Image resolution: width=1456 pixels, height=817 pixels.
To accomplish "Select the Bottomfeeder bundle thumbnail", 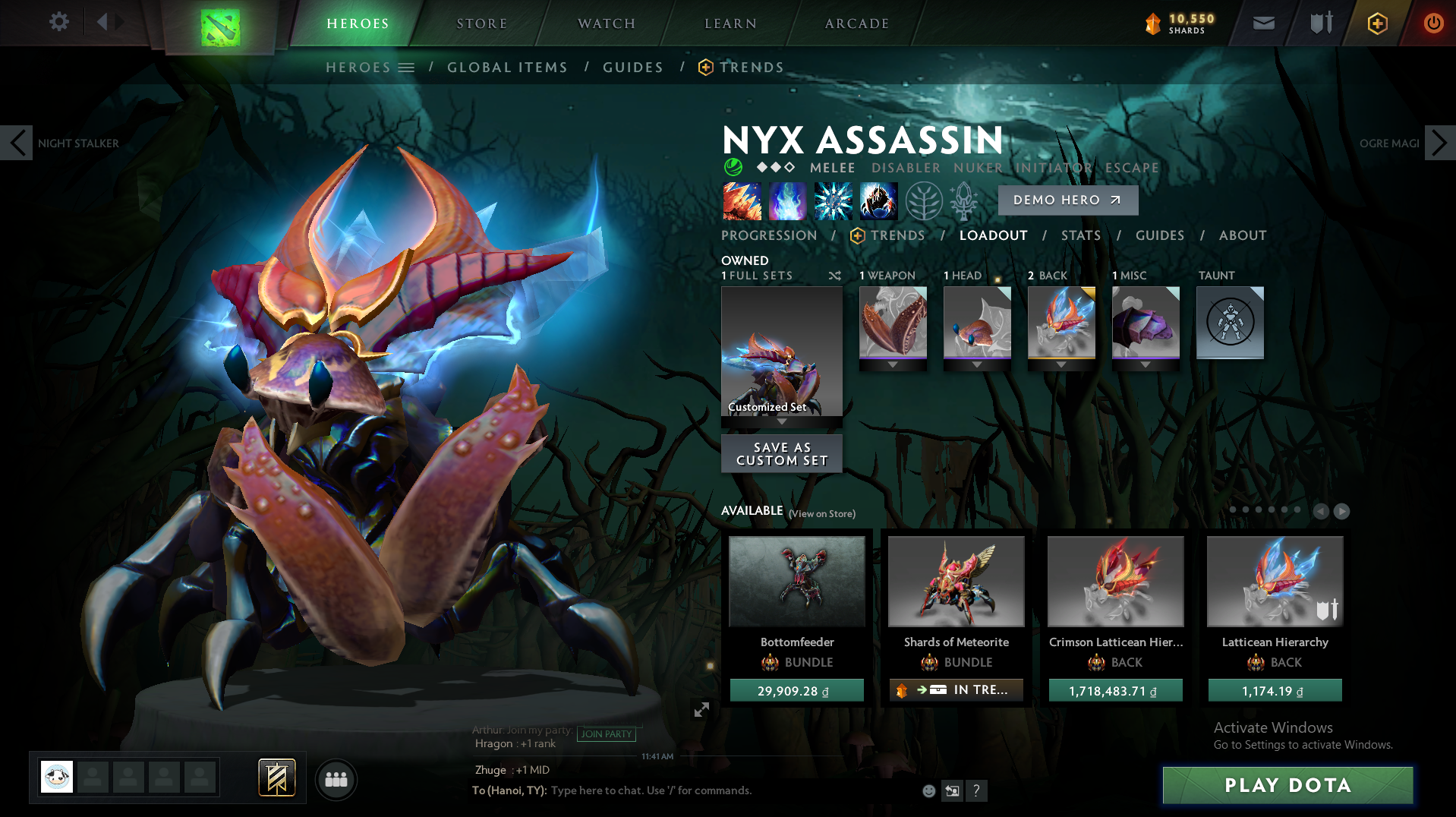I will click(x=796, y=581).
